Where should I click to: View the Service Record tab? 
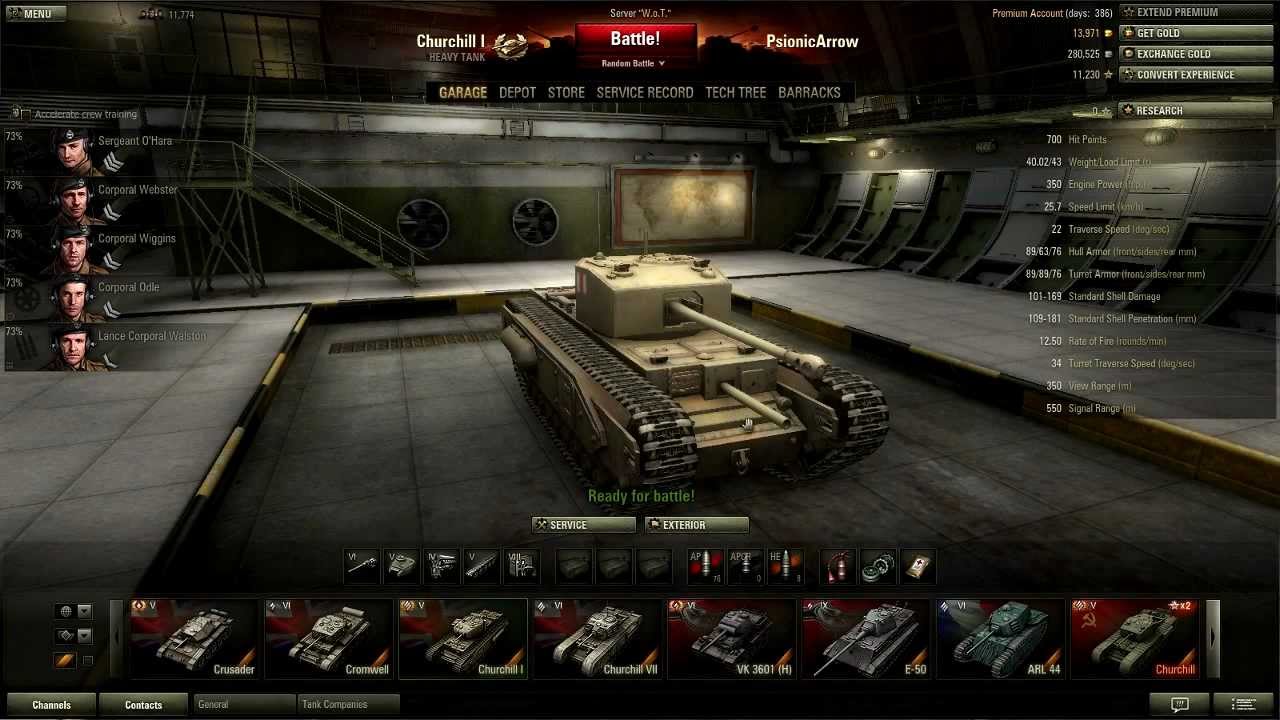(644, 92)
